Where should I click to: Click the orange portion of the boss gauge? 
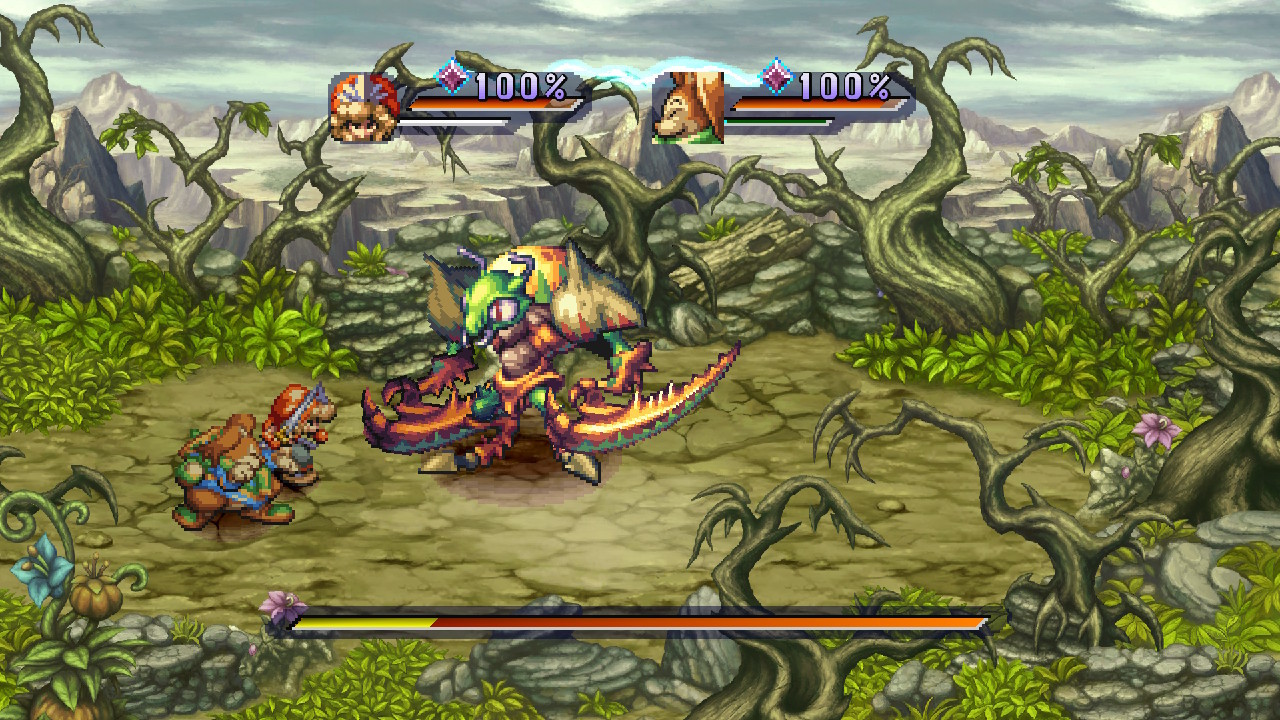[x=700, y=622]
